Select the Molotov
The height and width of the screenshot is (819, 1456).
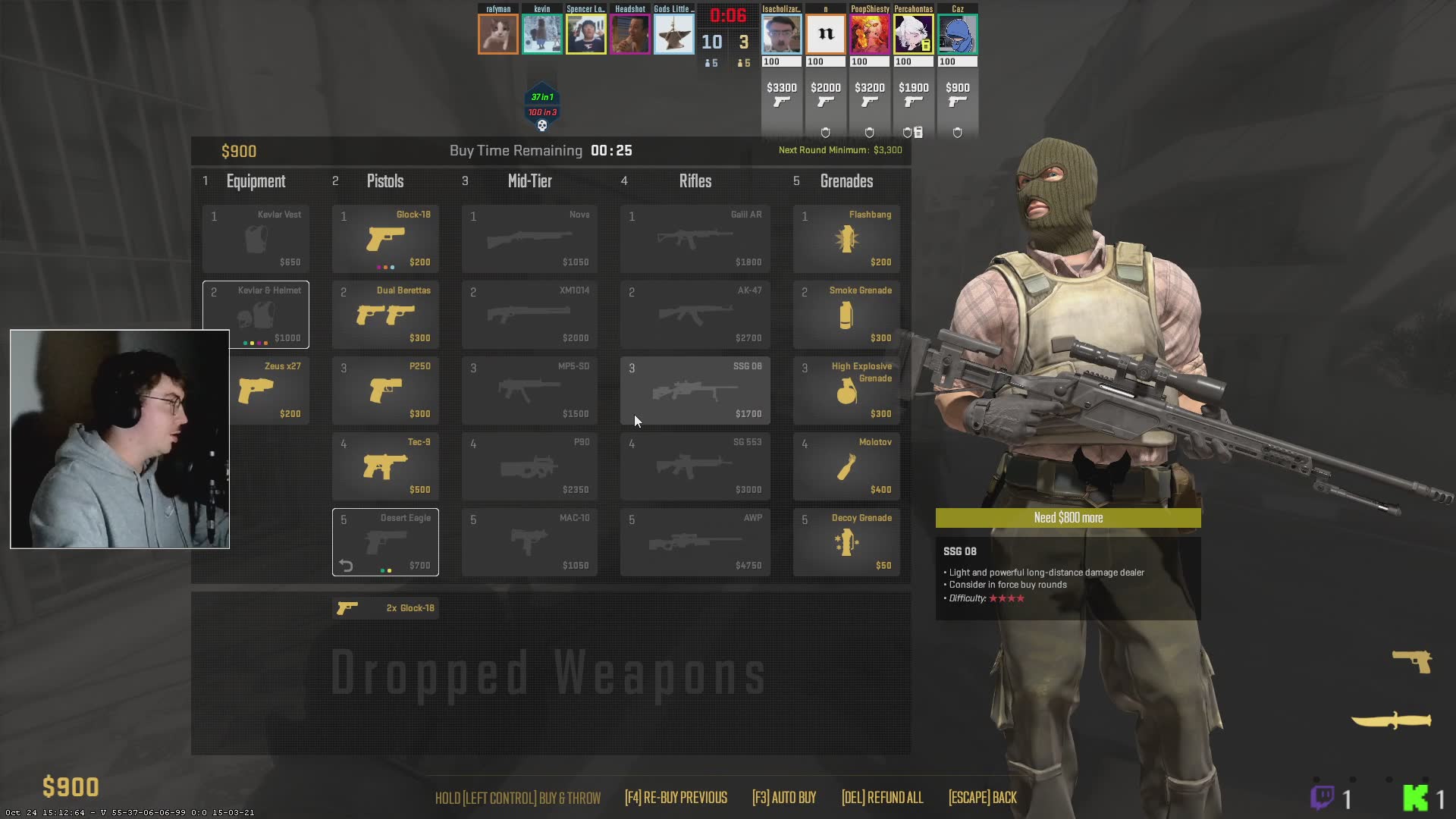click(846, 466)
